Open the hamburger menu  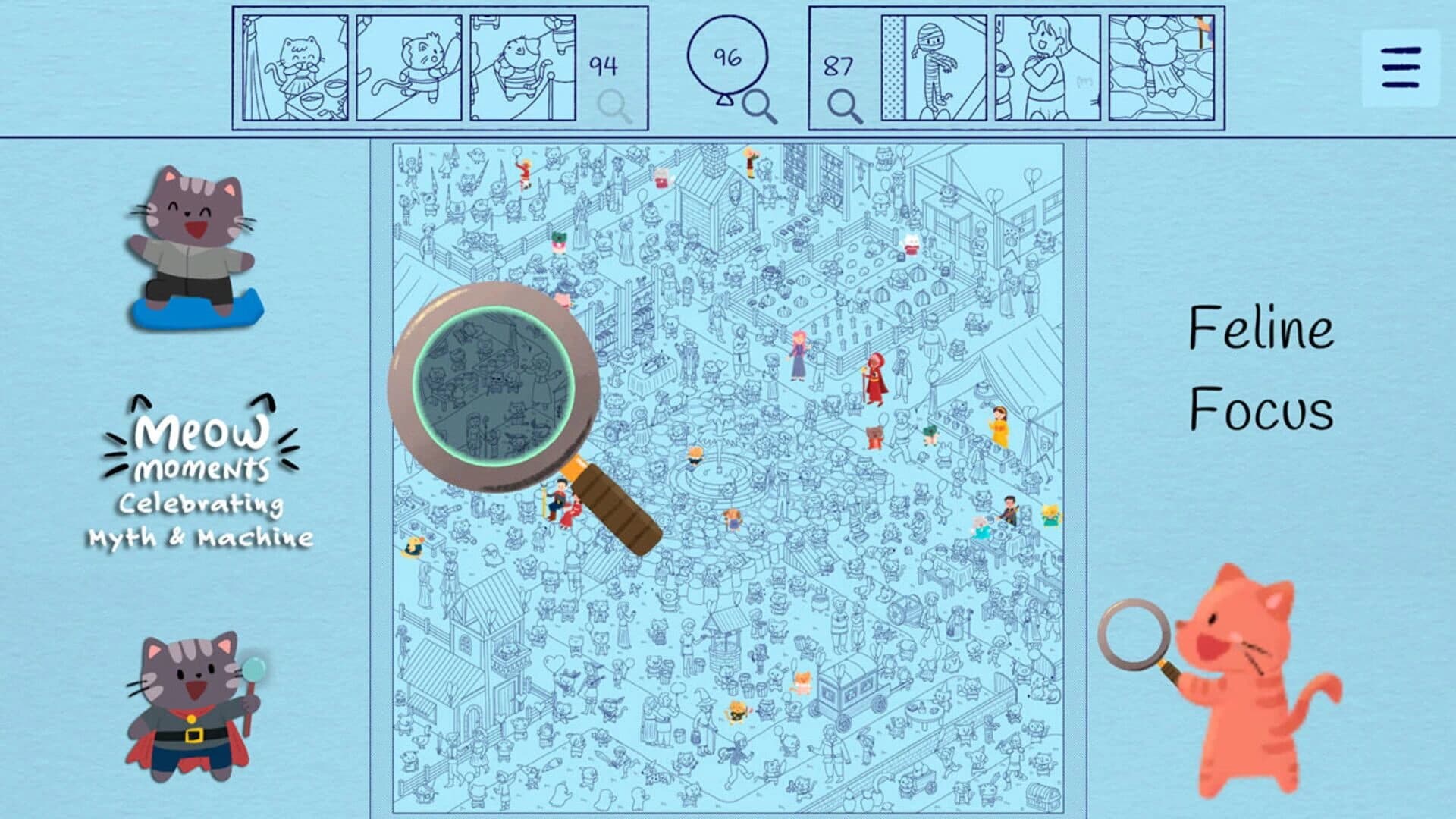(1402, 65)
